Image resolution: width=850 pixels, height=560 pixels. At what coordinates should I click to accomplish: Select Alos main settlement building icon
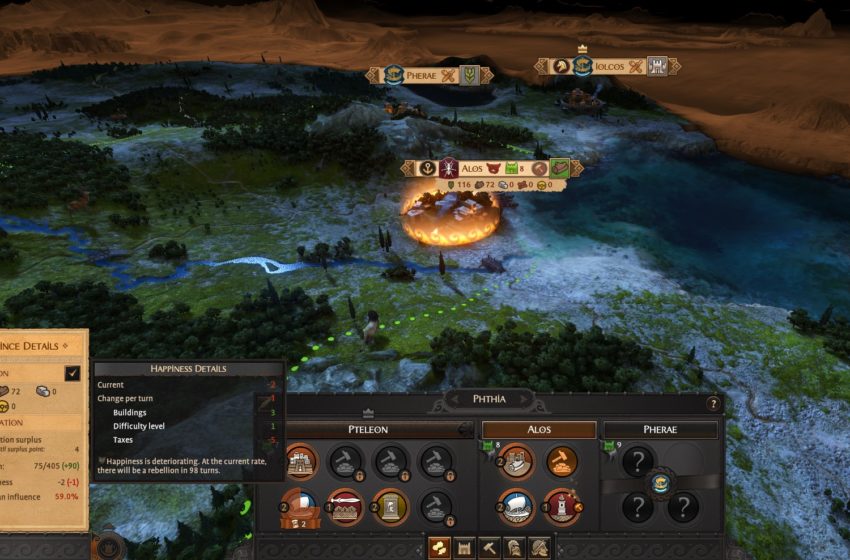517,461
